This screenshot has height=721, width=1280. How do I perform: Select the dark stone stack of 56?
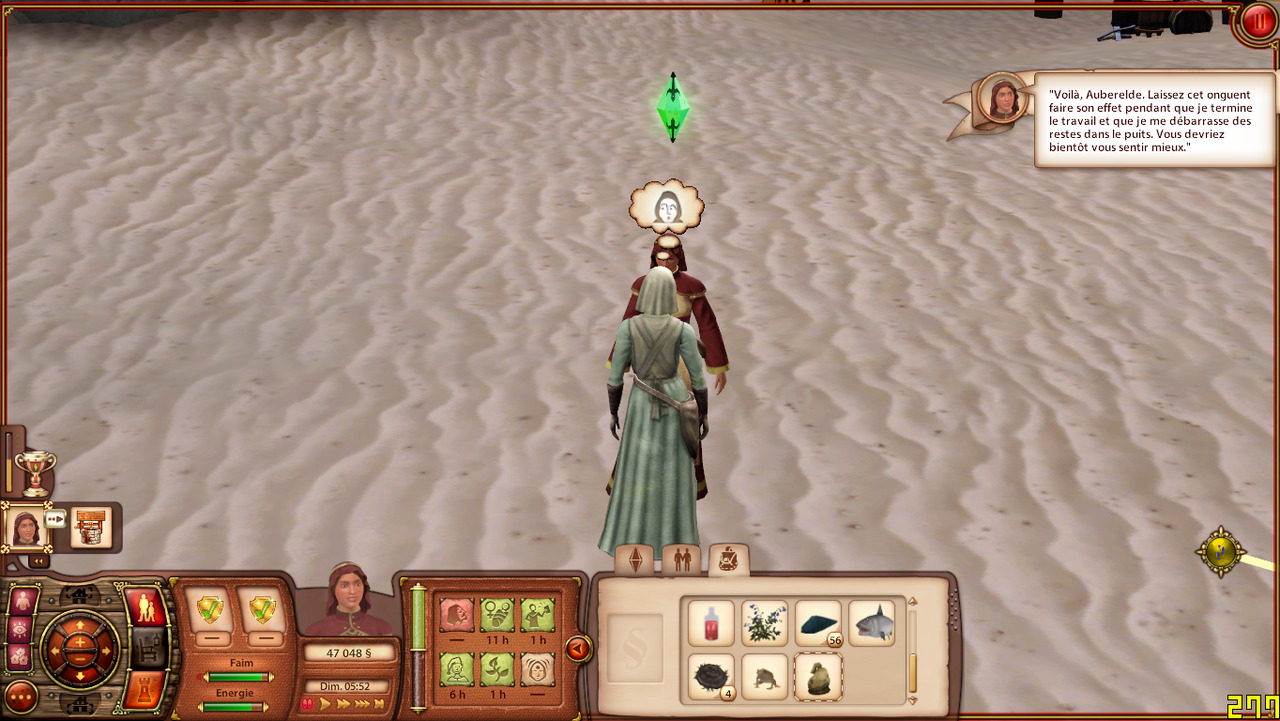(x=818, y=624)
